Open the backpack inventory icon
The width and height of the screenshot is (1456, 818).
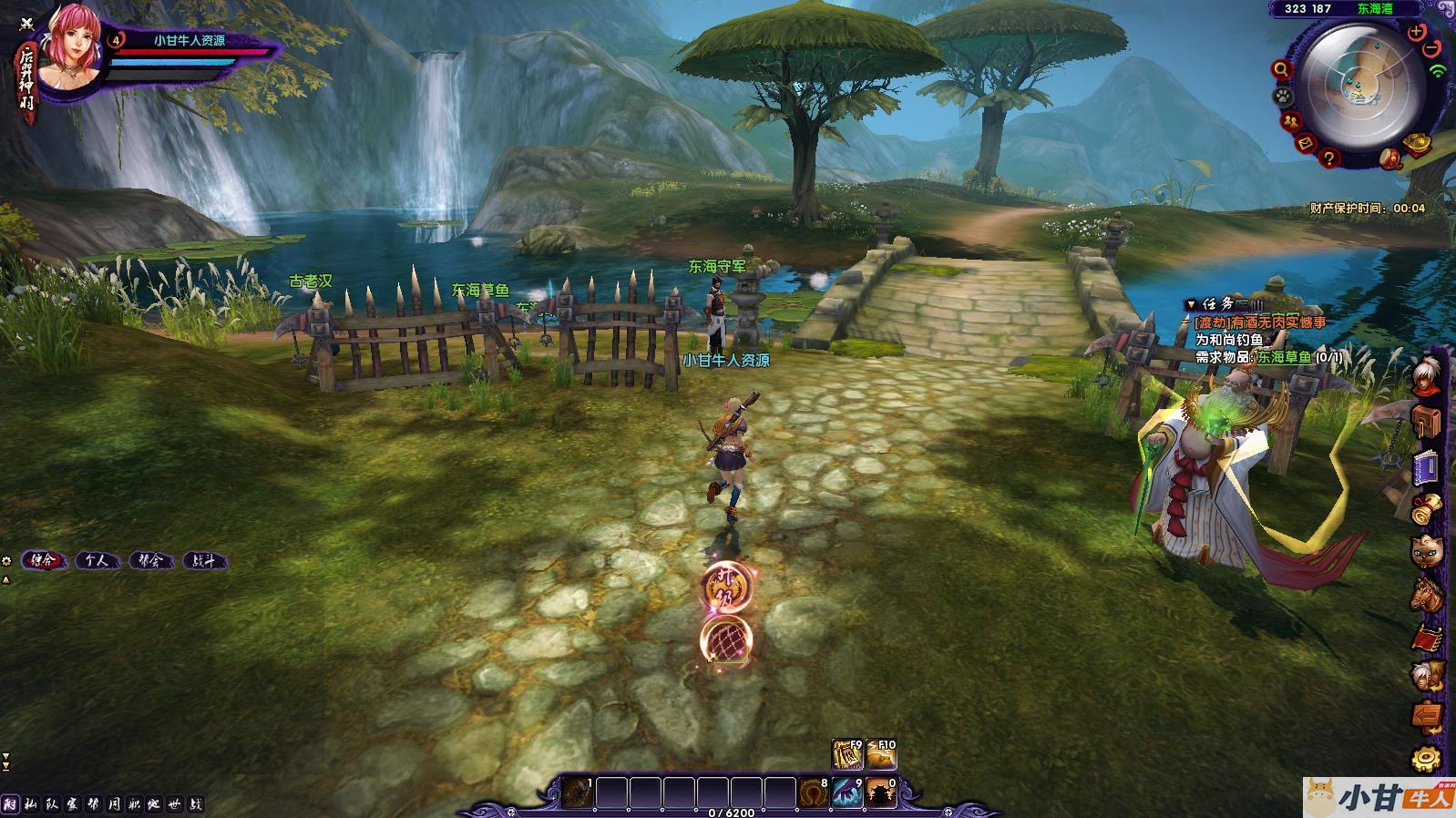[1426, 421]
